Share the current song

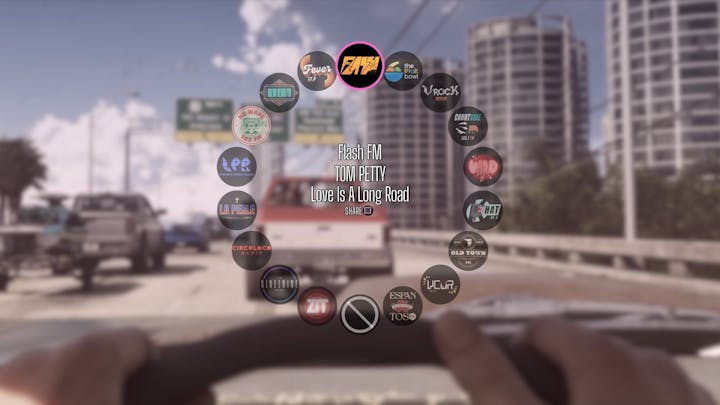pos(359,211)
